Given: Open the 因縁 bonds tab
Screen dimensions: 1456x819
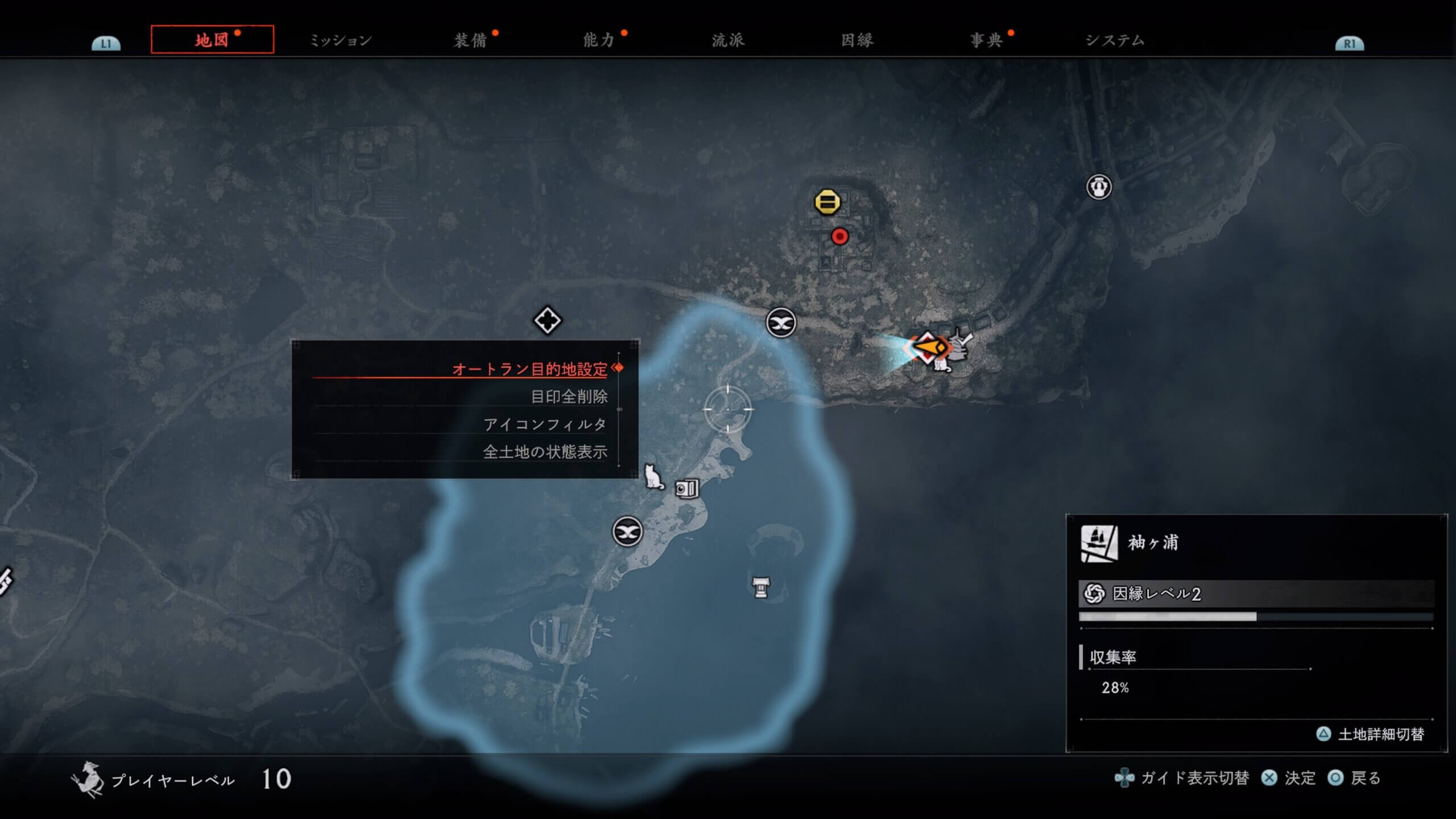Looking at the screenshot, I should pos(857,40).
